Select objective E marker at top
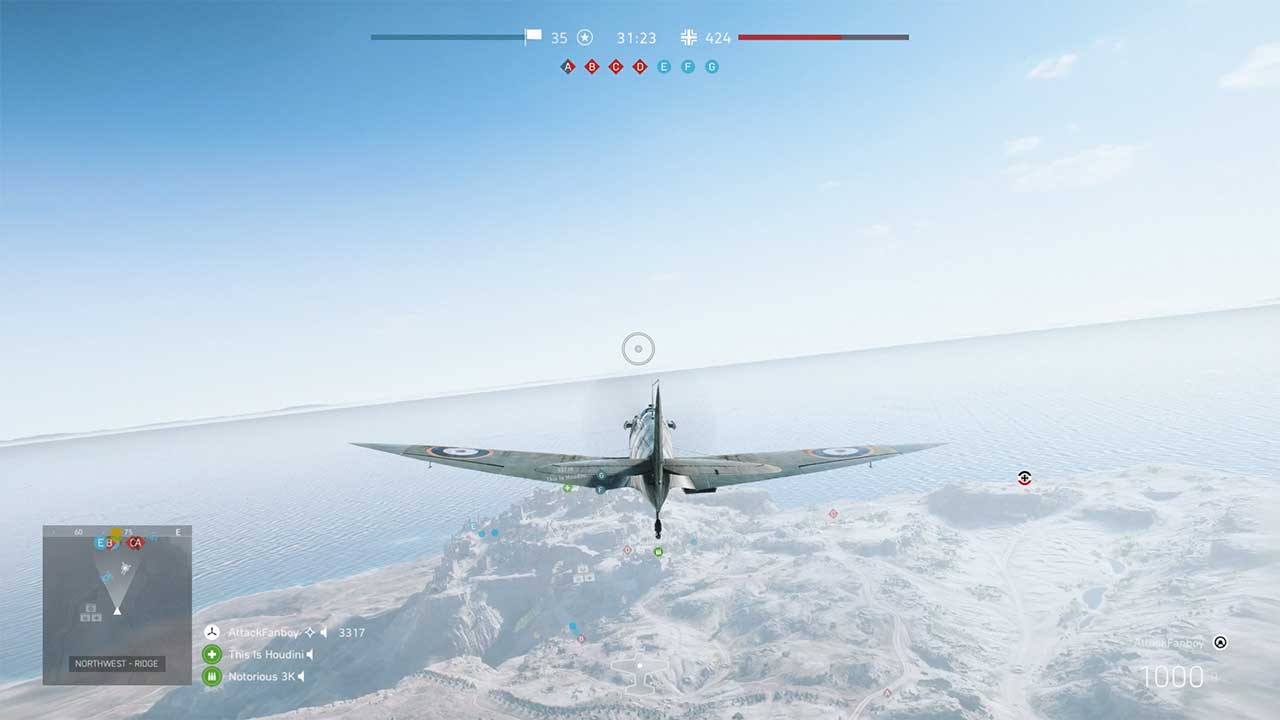The width and height of the screenshot is (1280, 720). [663, 66]
